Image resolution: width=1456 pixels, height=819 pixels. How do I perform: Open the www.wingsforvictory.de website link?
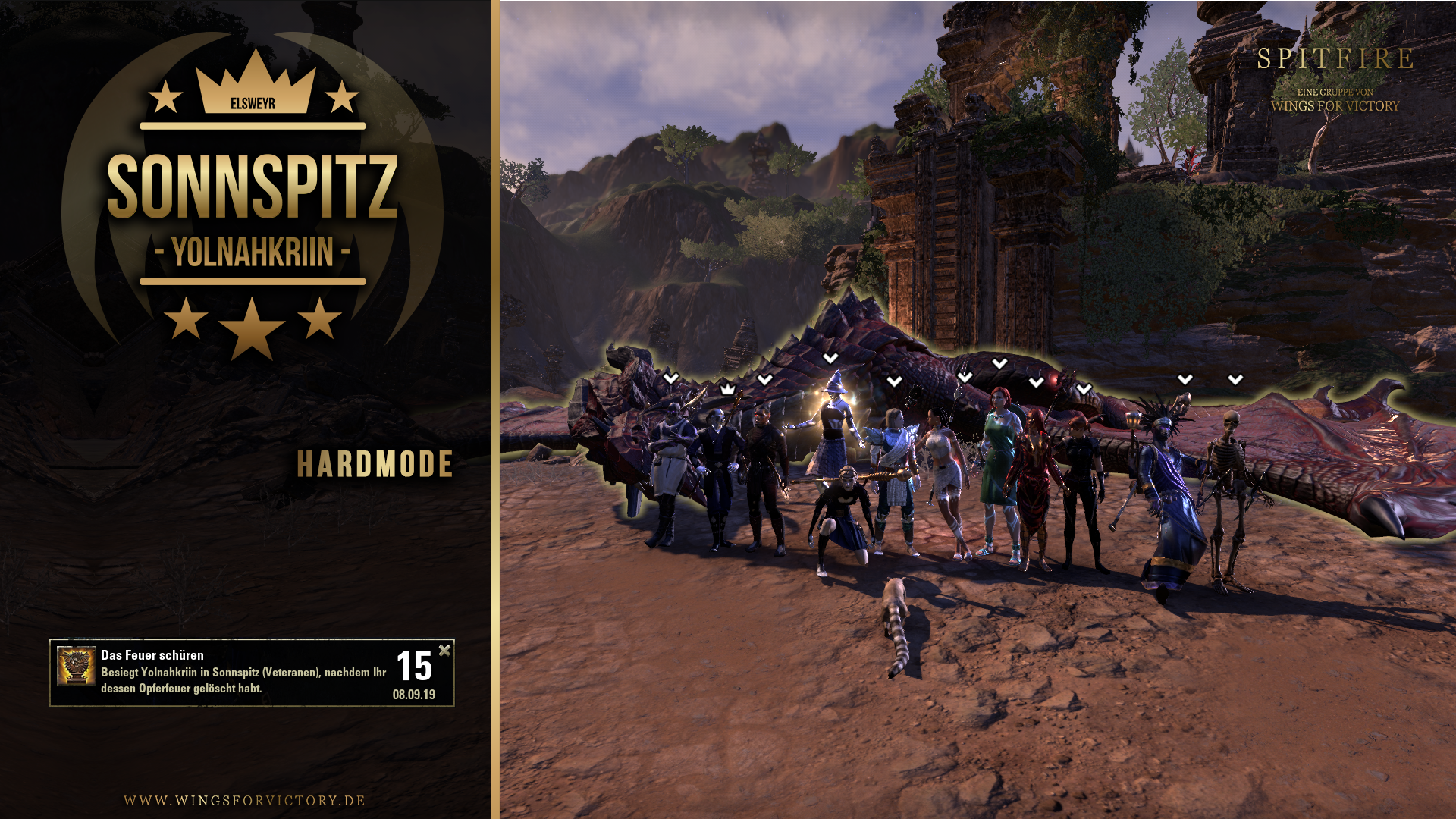[244, 801]
